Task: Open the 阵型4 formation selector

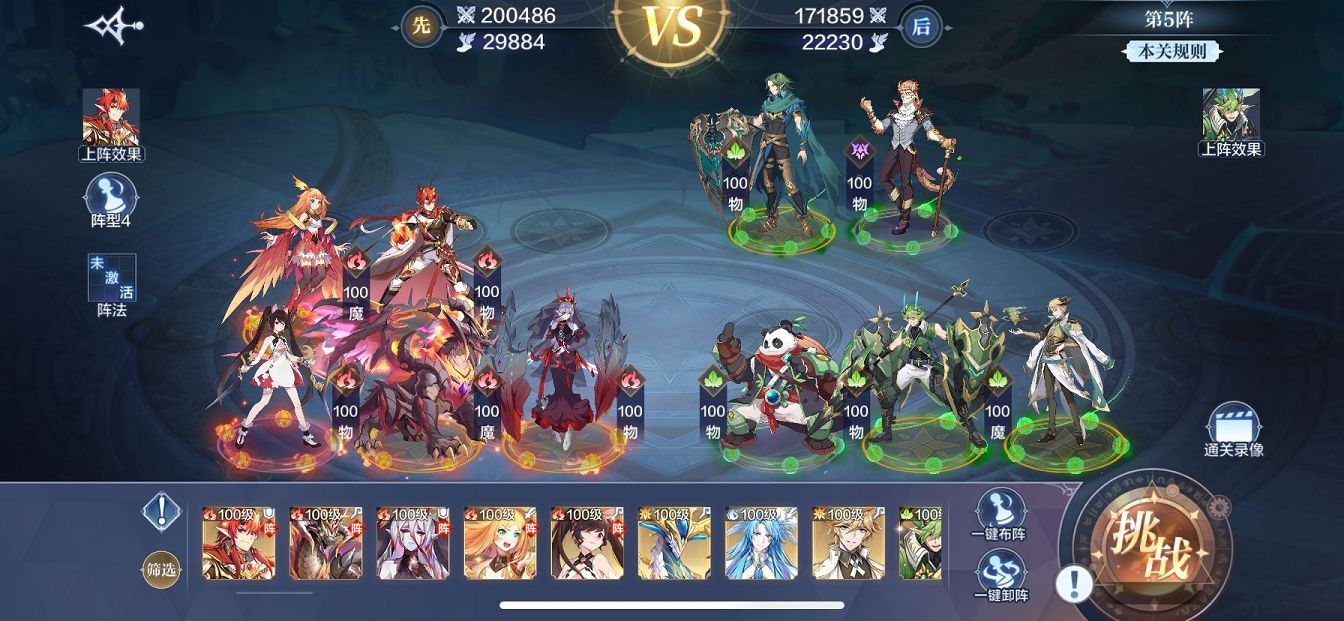Action: point(112,201)
